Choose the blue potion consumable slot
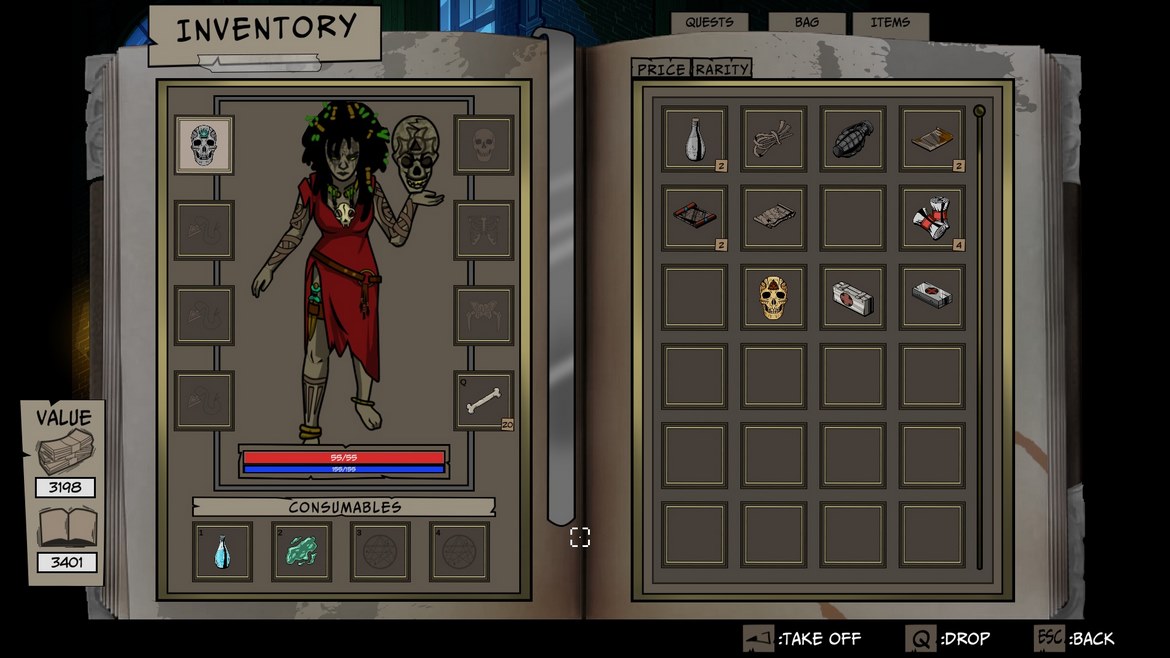The width and height of the screenshot is (1170, 658). [x=222, y=551]
